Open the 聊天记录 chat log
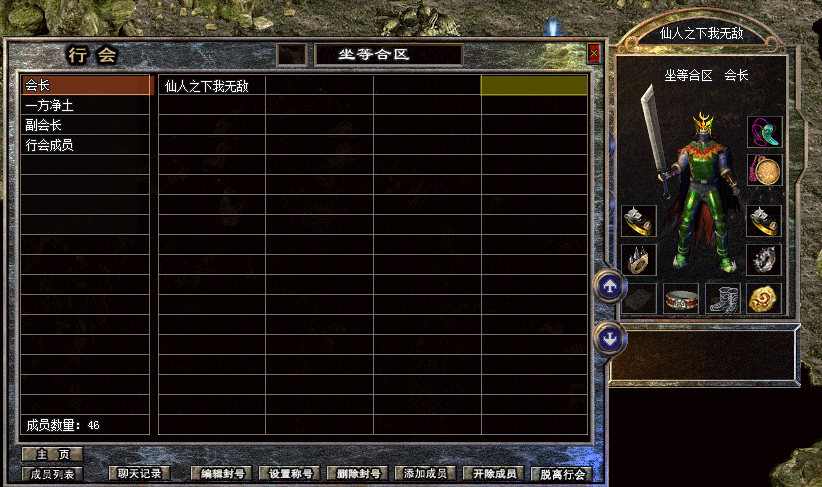Screen dimensions: 822x487 click(138, 474)
